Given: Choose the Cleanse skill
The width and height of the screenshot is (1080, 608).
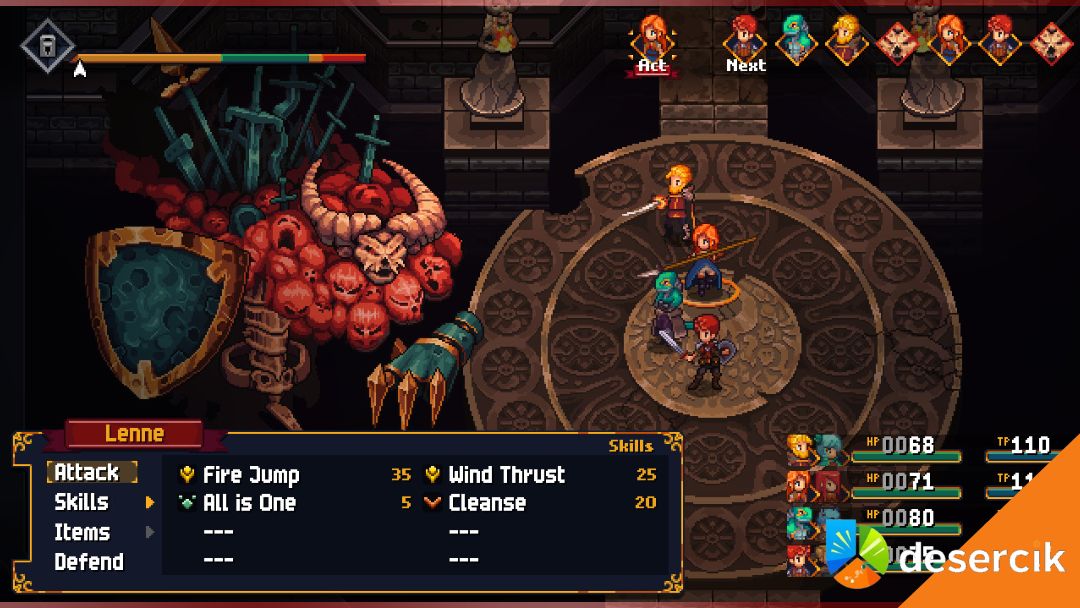Looking at the screenshot, I should tap(486, 503).
